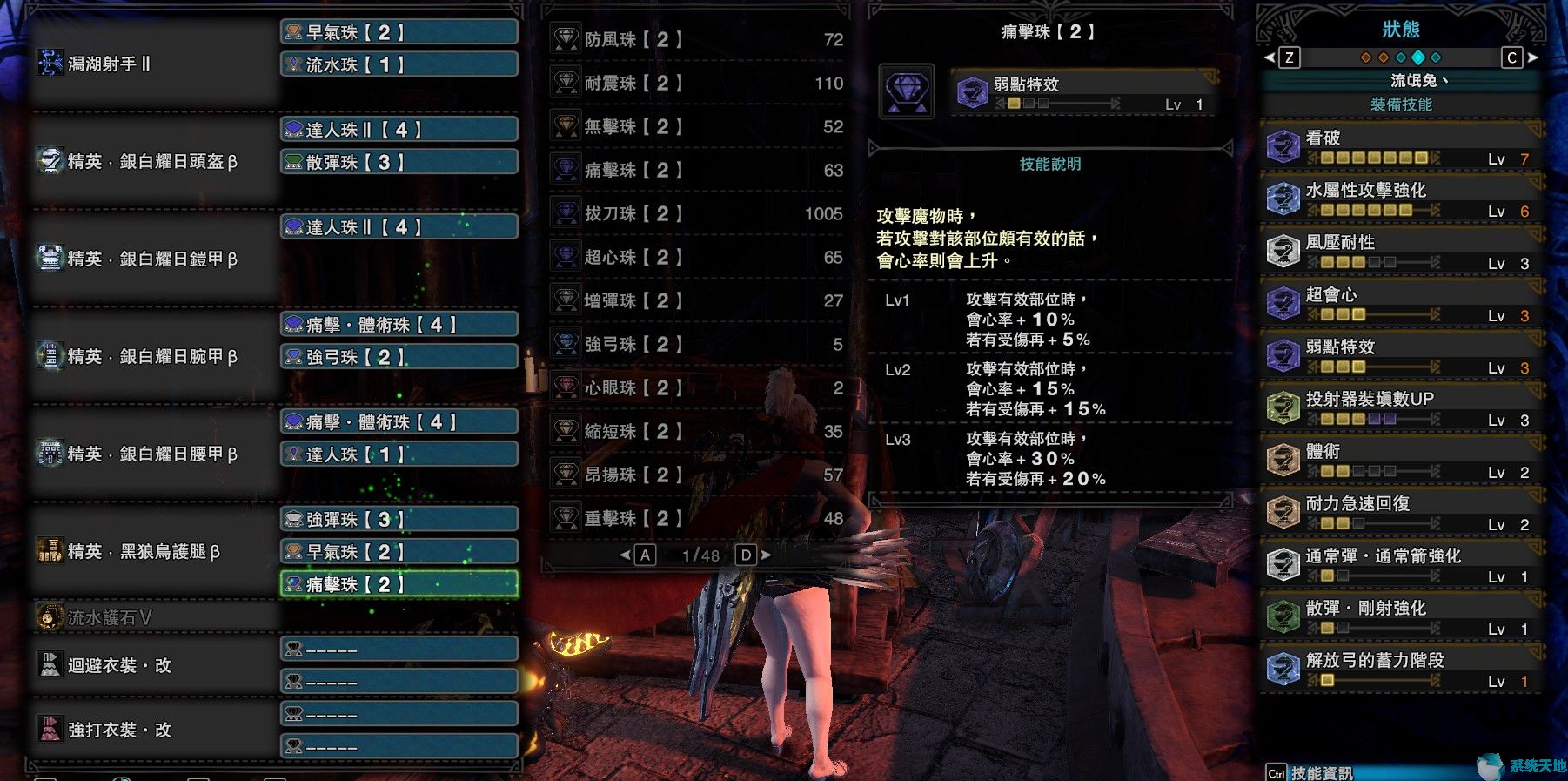Select the 精英·銀白耀日頭盔β equipment row

[152, 162]
